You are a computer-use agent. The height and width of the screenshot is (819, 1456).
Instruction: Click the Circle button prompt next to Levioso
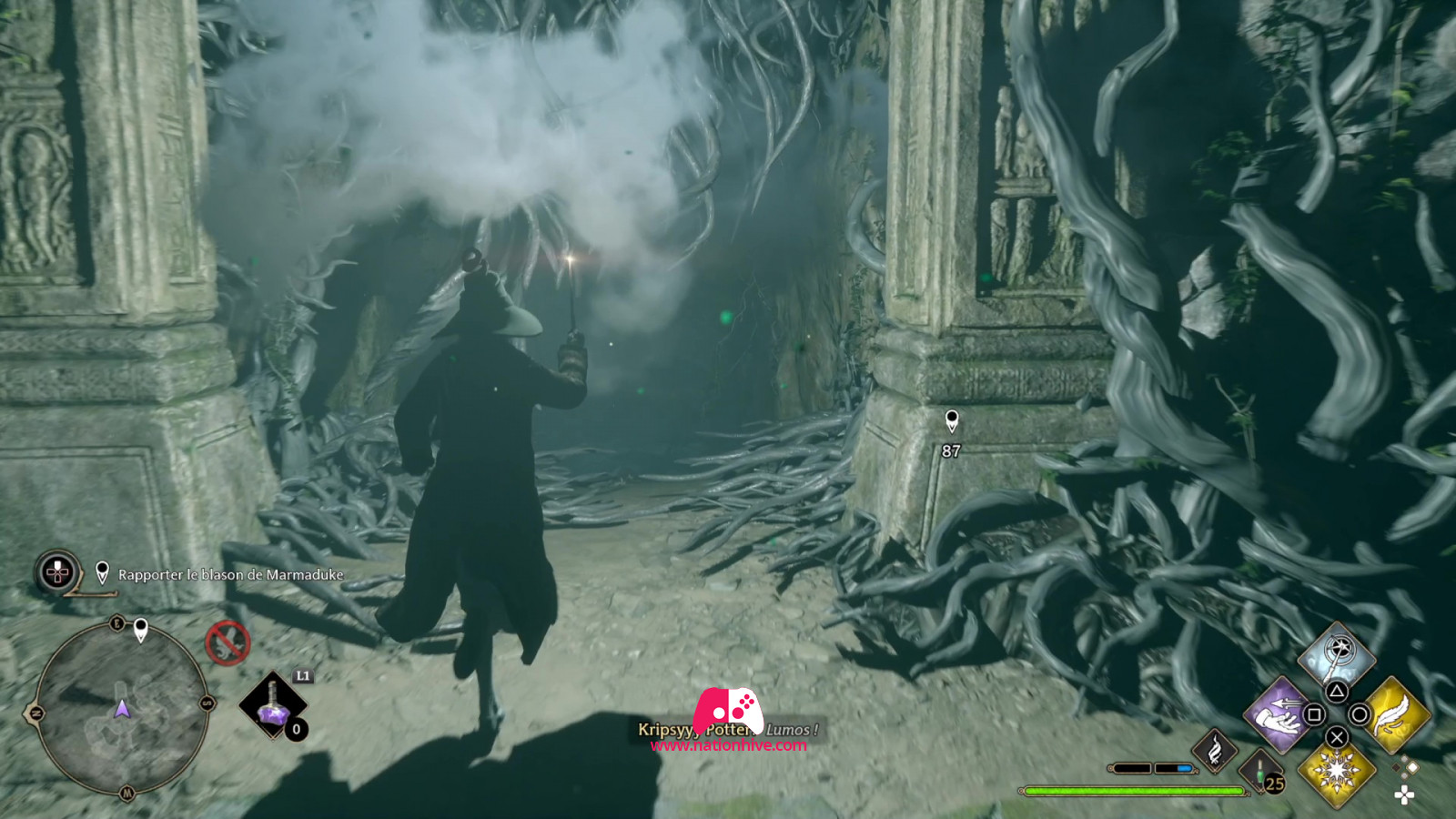coord(1361,714)
